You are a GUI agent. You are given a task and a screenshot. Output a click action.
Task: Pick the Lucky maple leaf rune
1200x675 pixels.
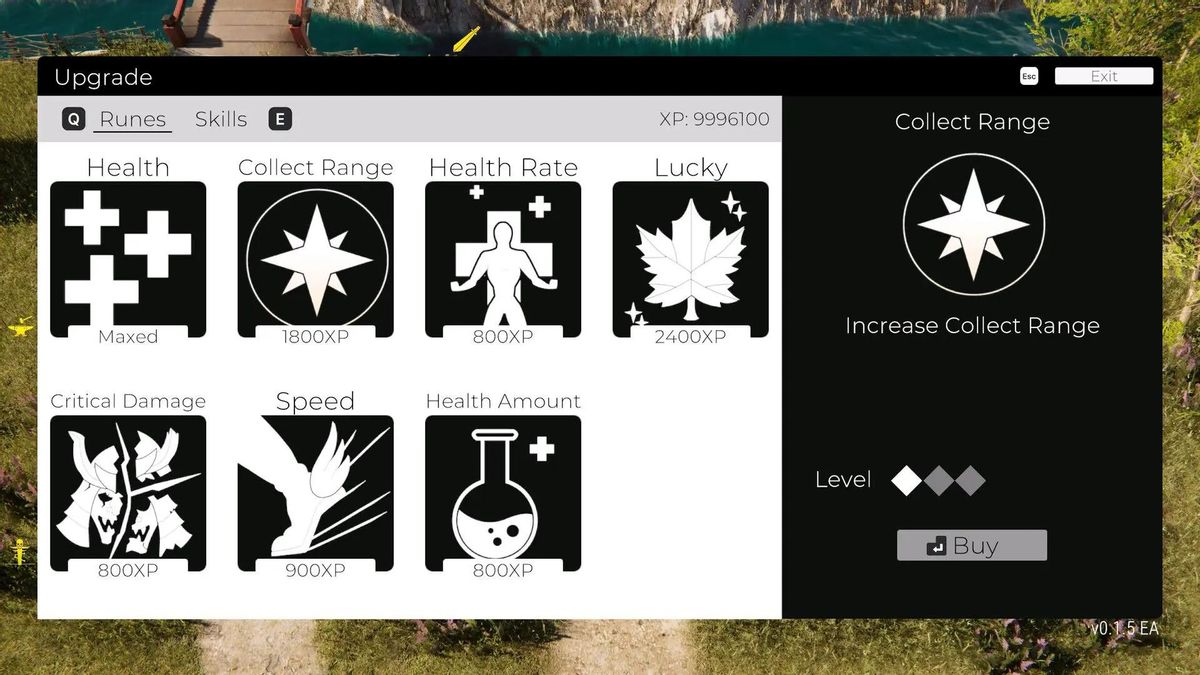pos(690,259)
